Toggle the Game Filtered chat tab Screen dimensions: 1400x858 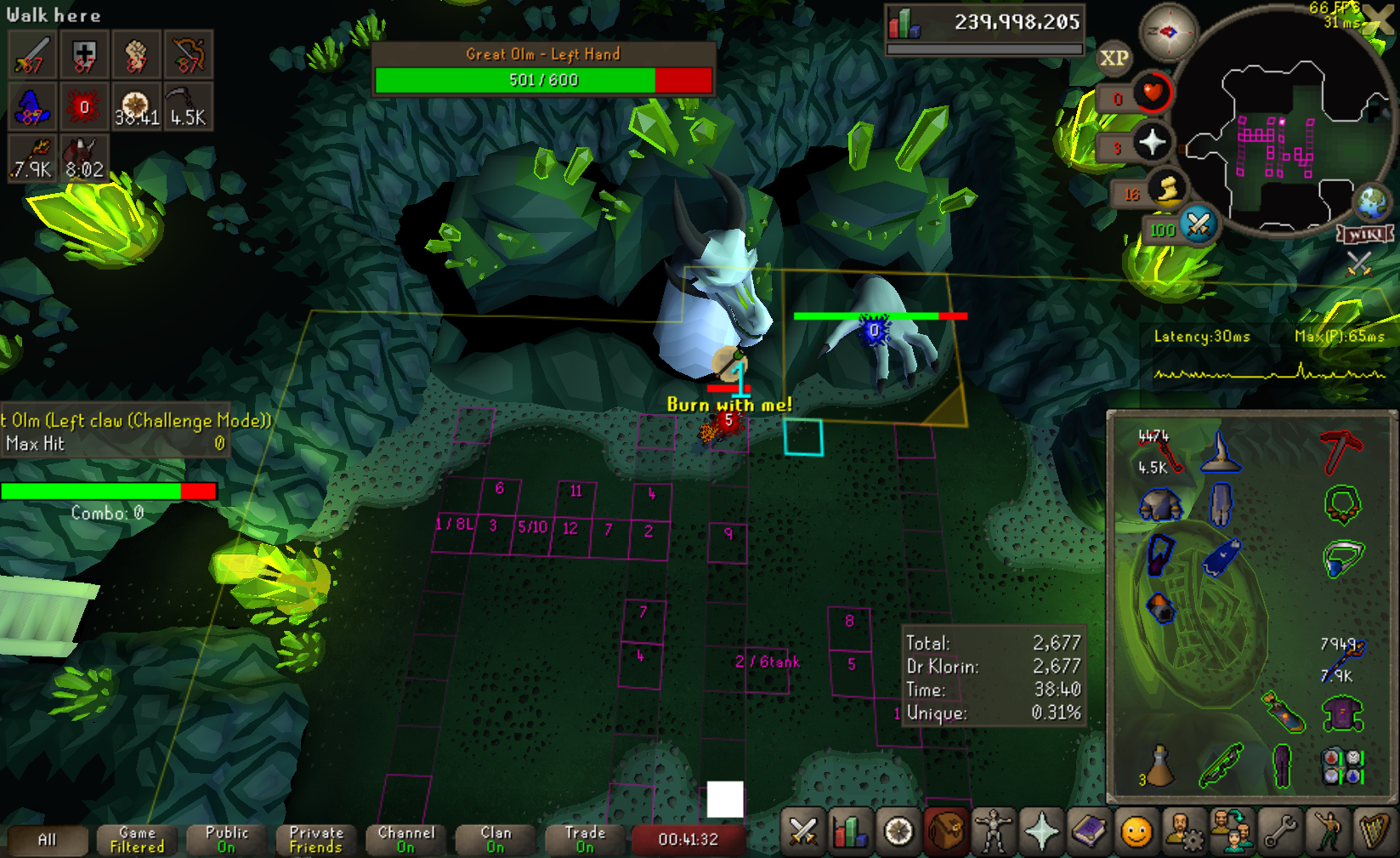[137, 839]
